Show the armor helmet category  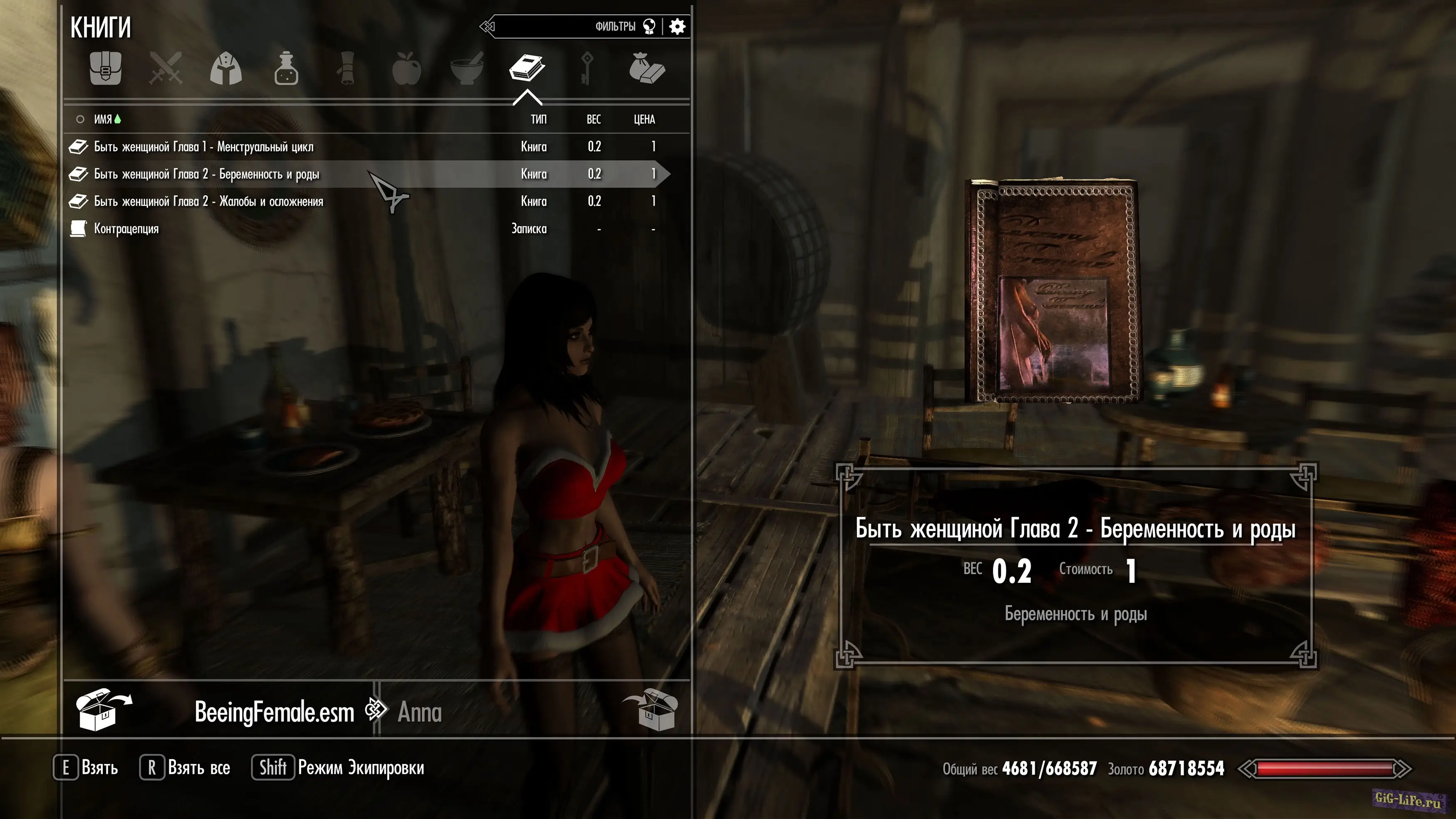(x=225, y=69)
